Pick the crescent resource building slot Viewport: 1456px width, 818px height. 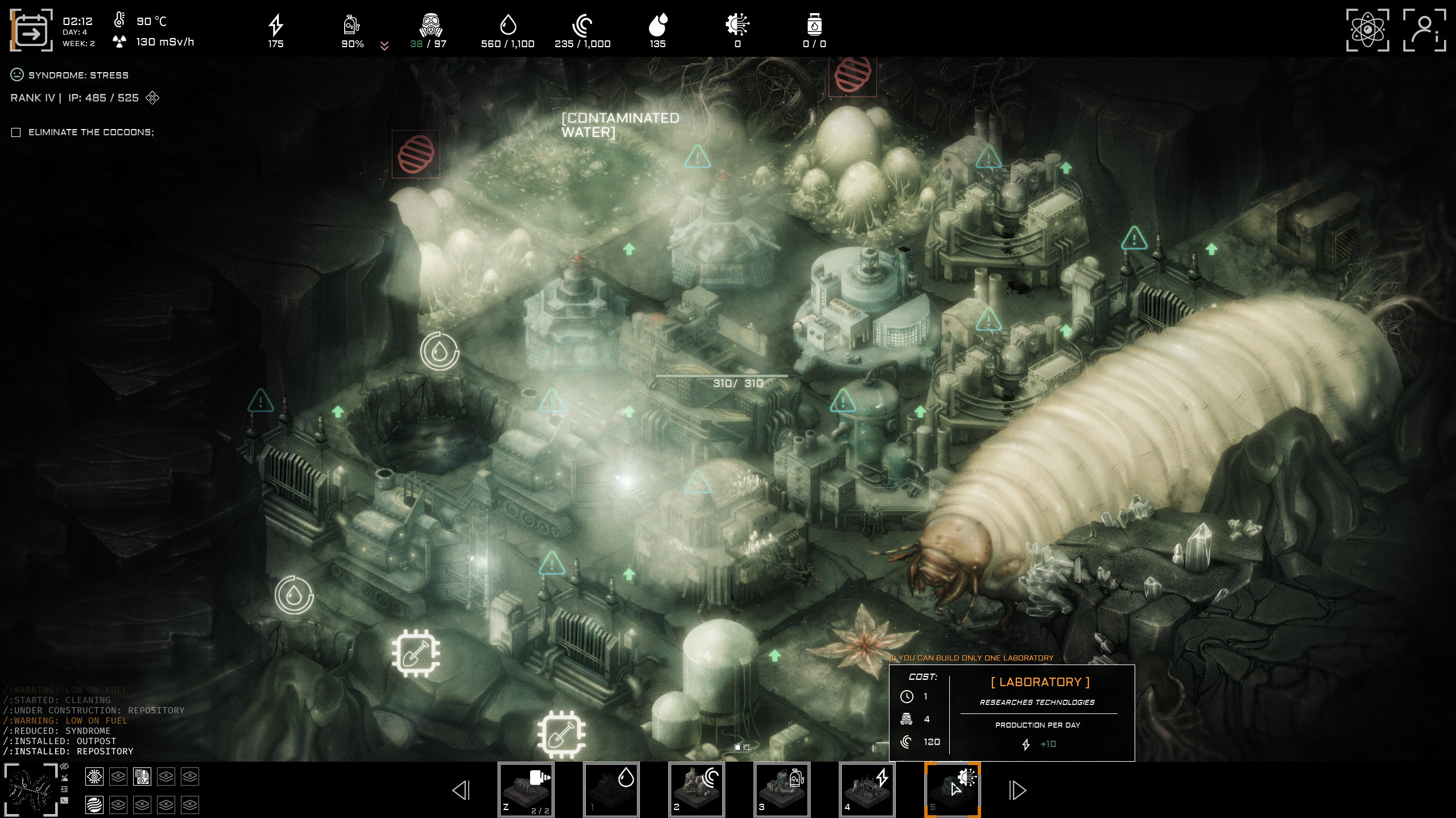696,790
